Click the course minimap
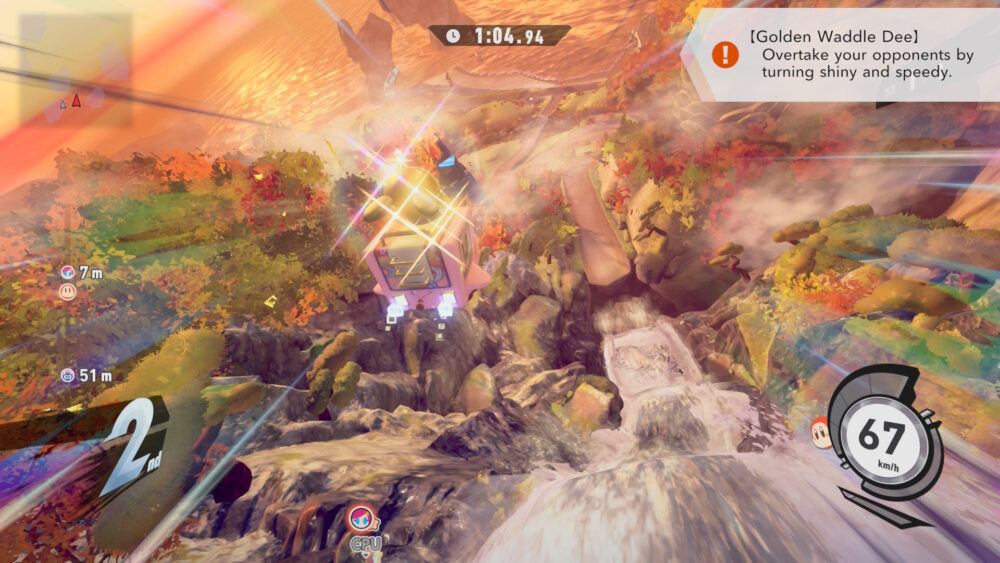 click(x=74, y=70)
